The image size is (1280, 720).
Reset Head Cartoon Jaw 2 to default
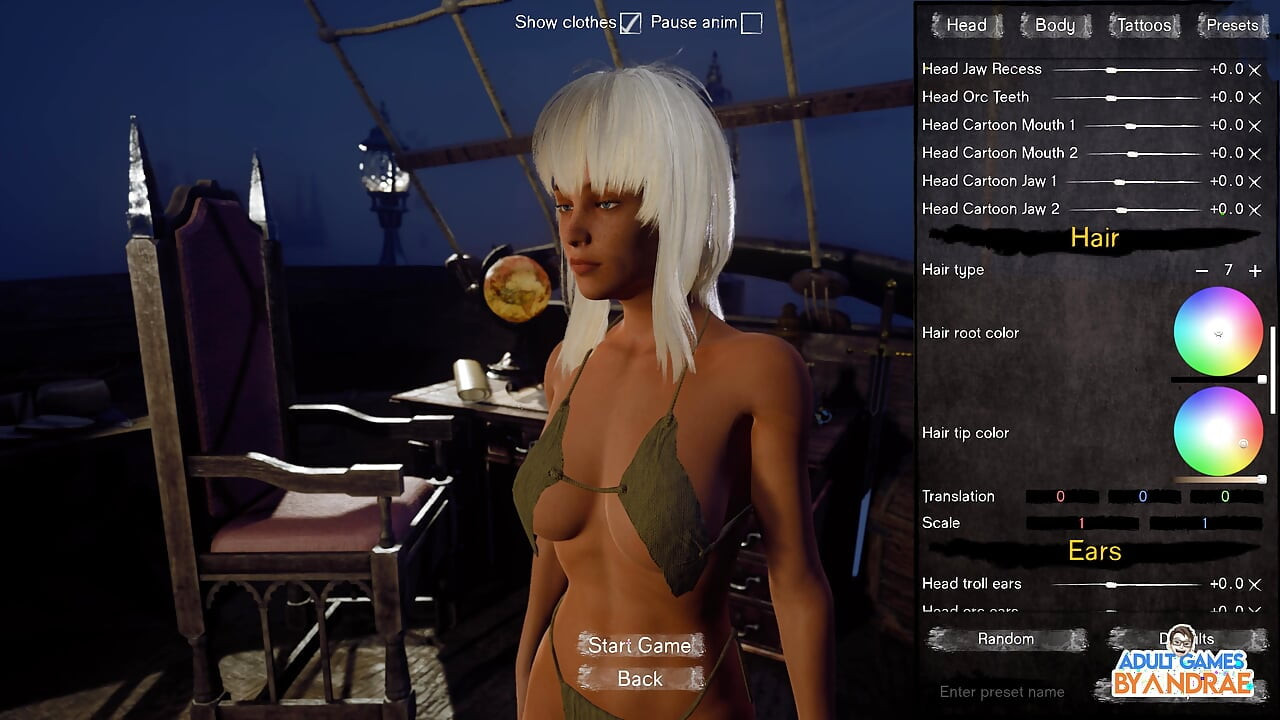1254,209
